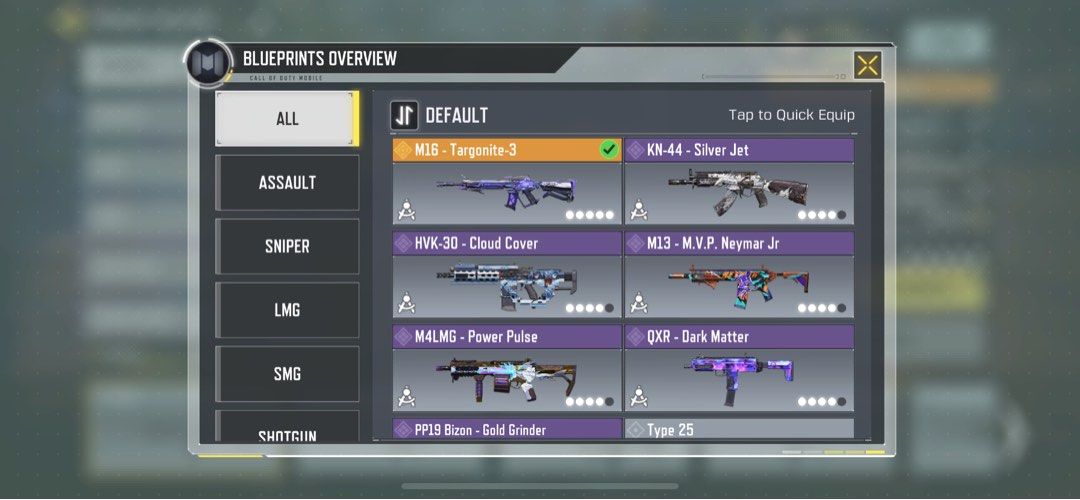The width and height of the screenshot is (1080, 500).
Task: Select the LMG category tab
Action: 287,311
